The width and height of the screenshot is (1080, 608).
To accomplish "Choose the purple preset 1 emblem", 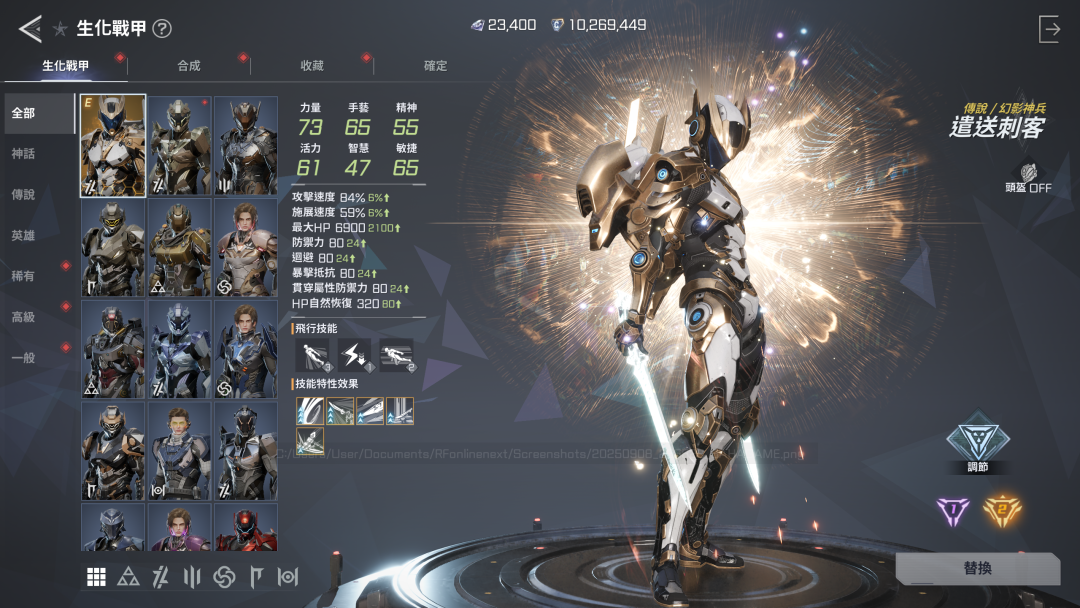I will tap(953, 512).
